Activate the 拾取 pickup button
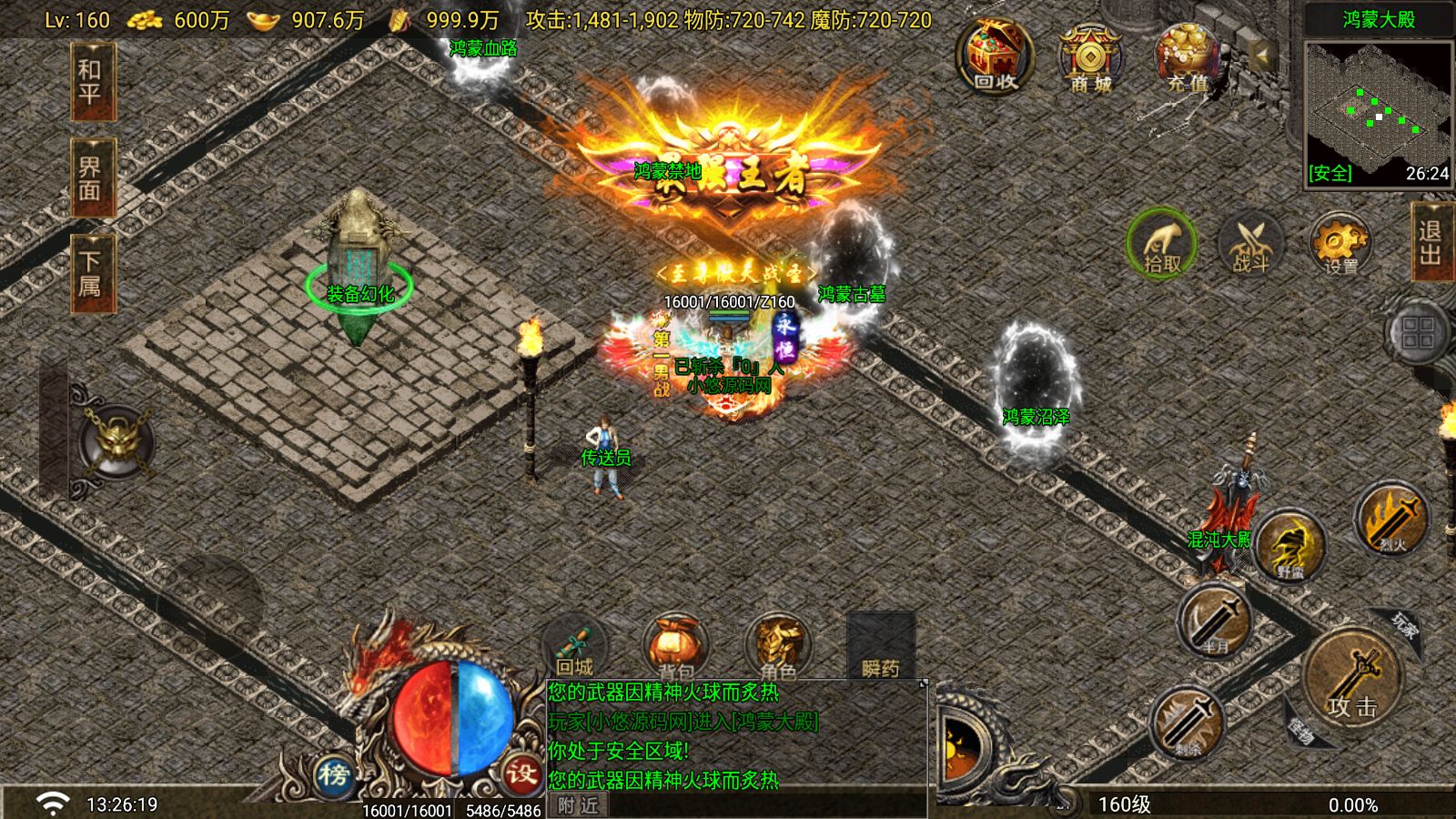 click(x=1161, y=244)
